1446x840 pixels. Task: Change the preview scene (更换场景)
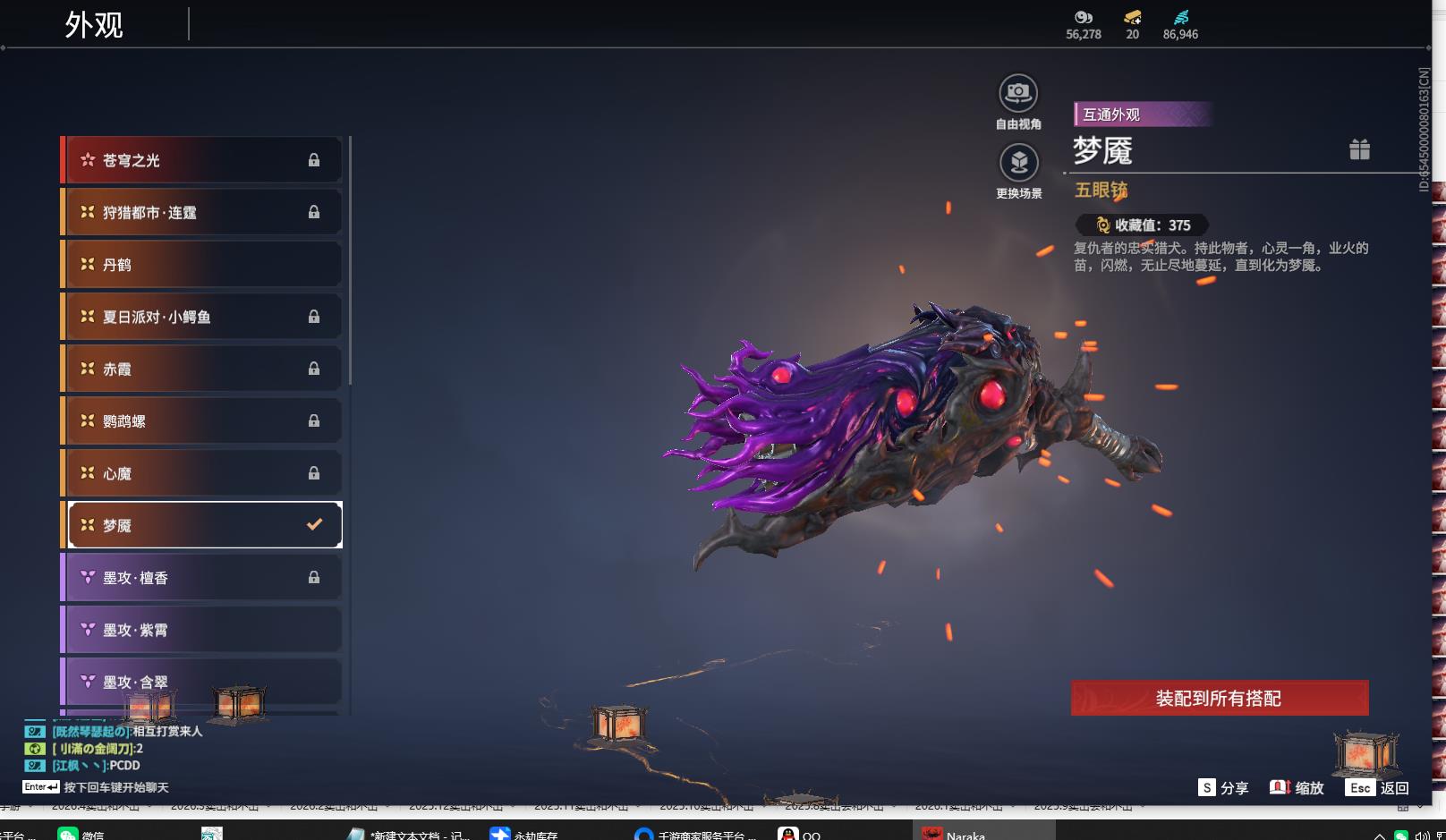coord(1018,164)
